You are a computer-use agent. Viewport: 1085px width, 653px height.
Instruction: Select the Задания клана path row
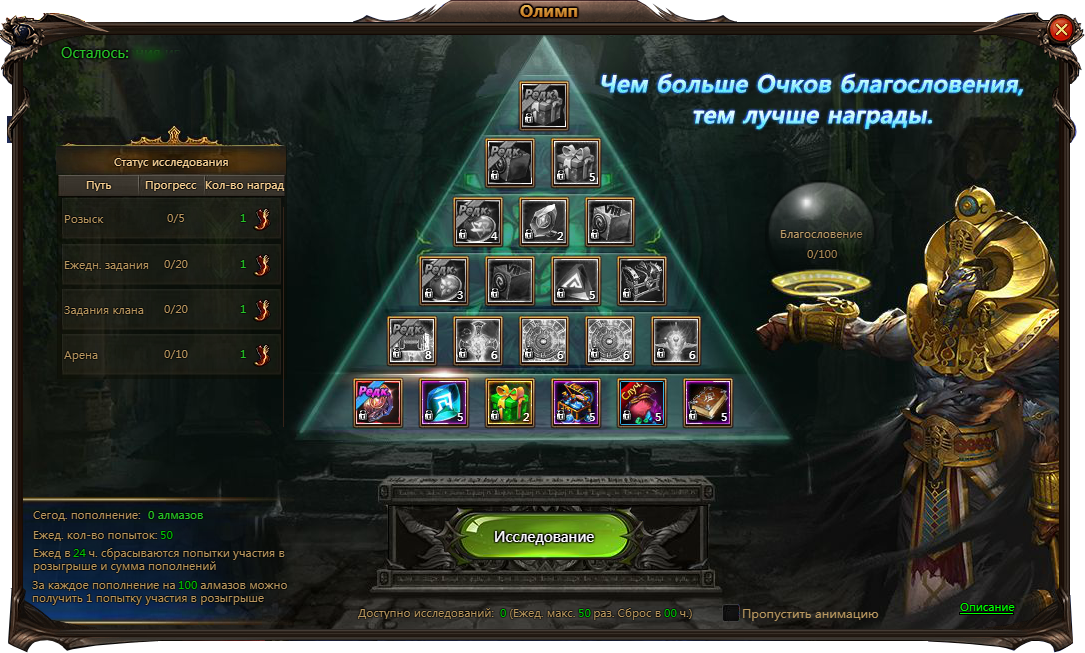point(172,309)
